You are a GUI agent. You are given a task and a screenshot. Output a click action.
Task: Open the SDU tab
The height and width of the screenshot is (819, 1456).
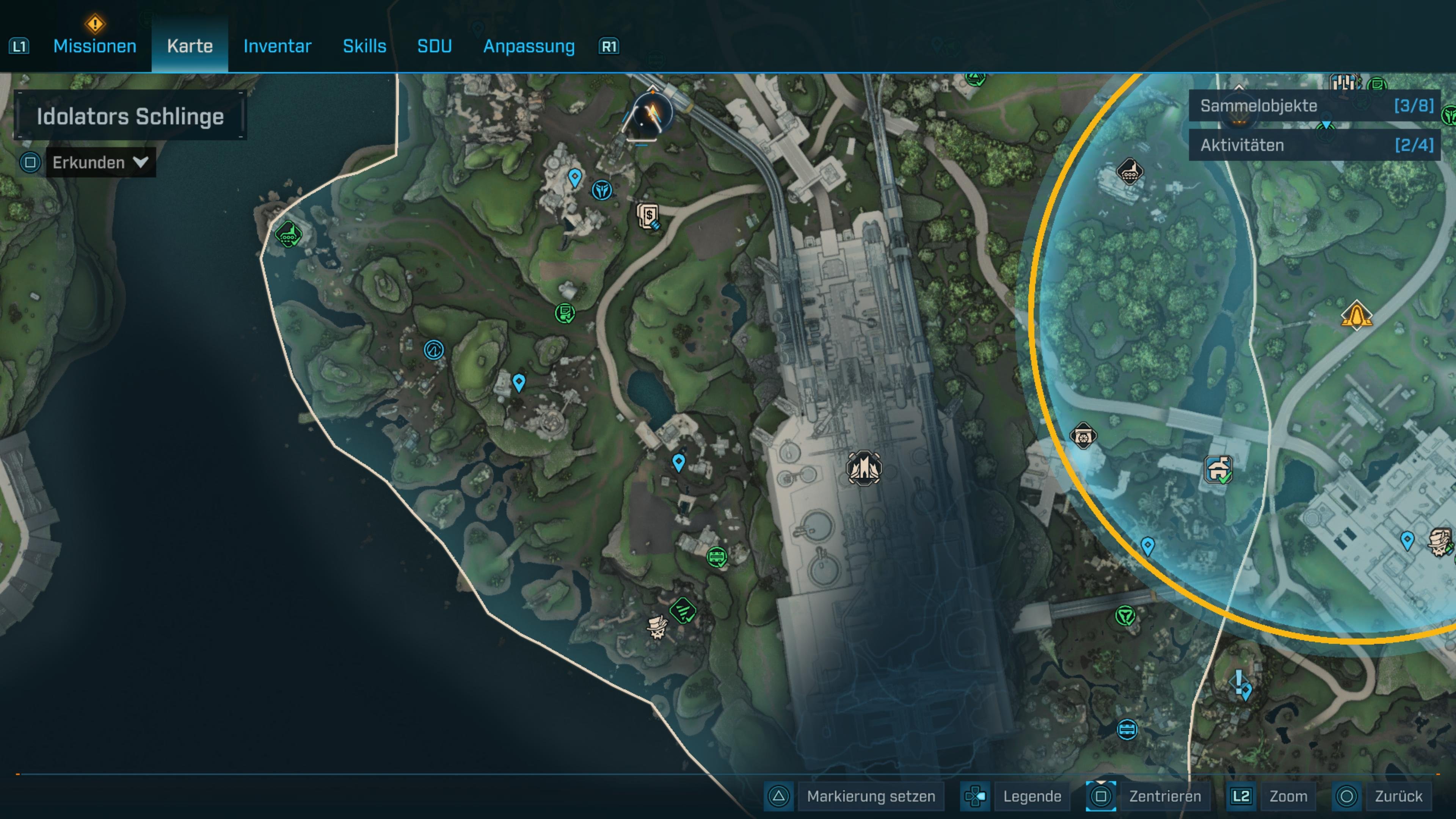click(434, 46)
